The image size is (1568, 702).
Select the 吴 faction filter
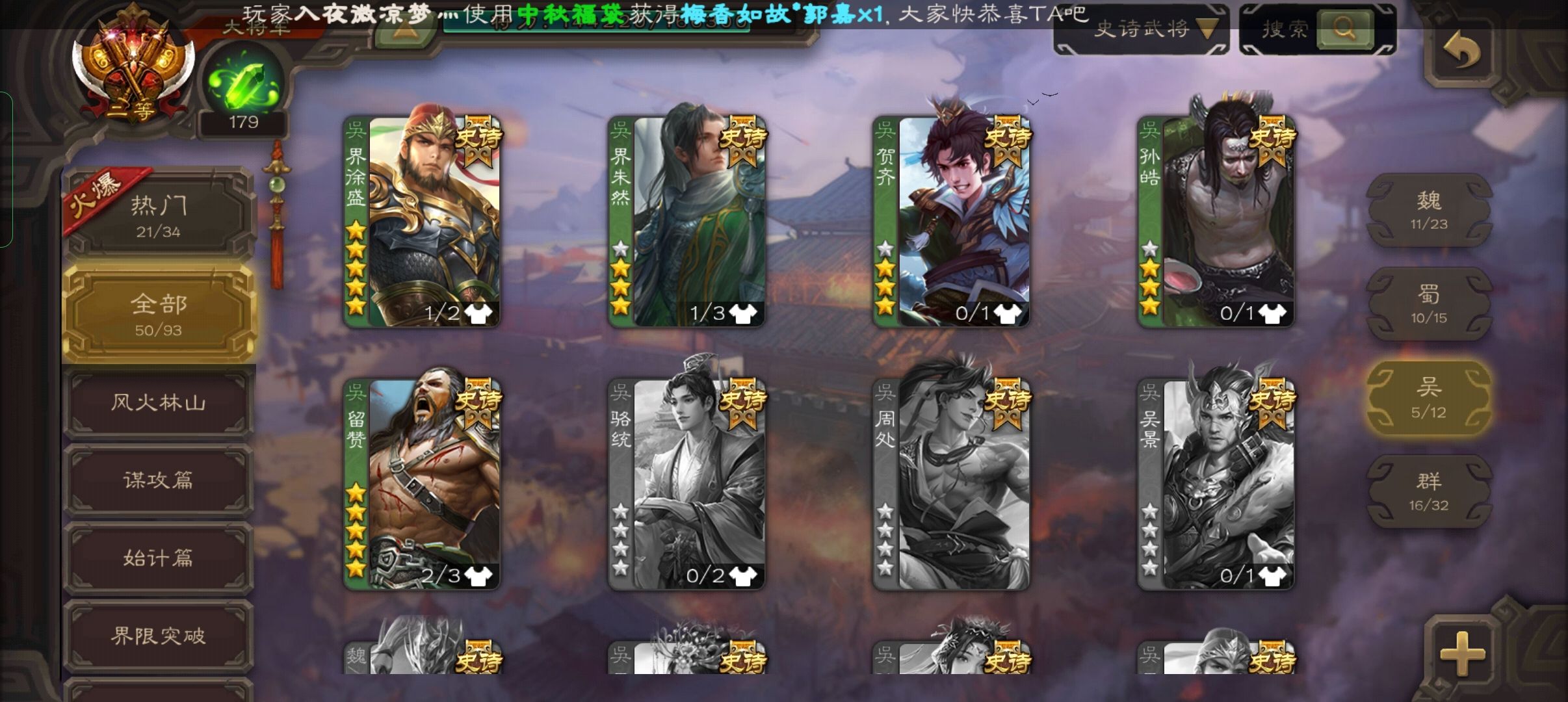point(1428,398)
